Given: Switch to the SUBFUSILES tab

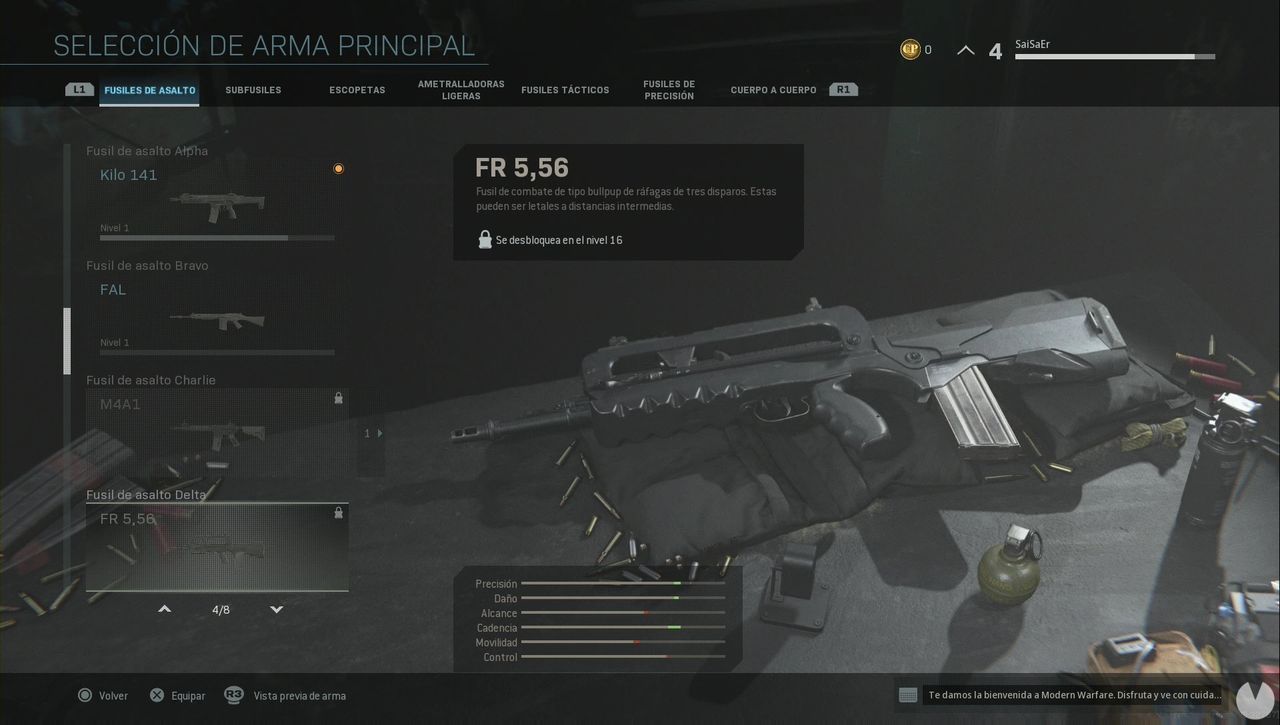Looking at the screenshot, I should pos(253,89).
